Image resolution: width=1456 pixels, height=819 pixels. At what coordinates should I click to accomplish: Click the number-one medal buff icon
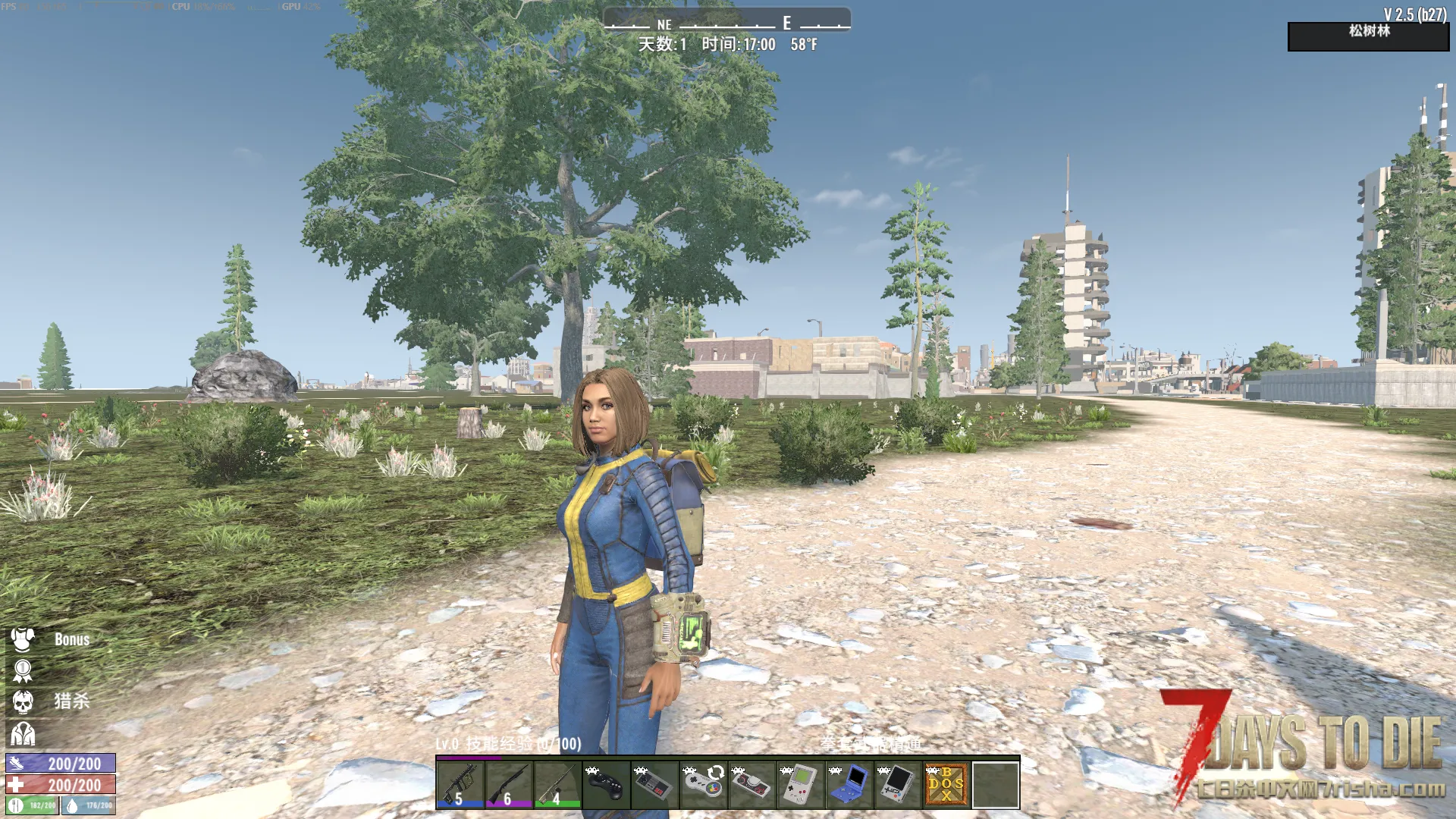[x=23, y=671]
